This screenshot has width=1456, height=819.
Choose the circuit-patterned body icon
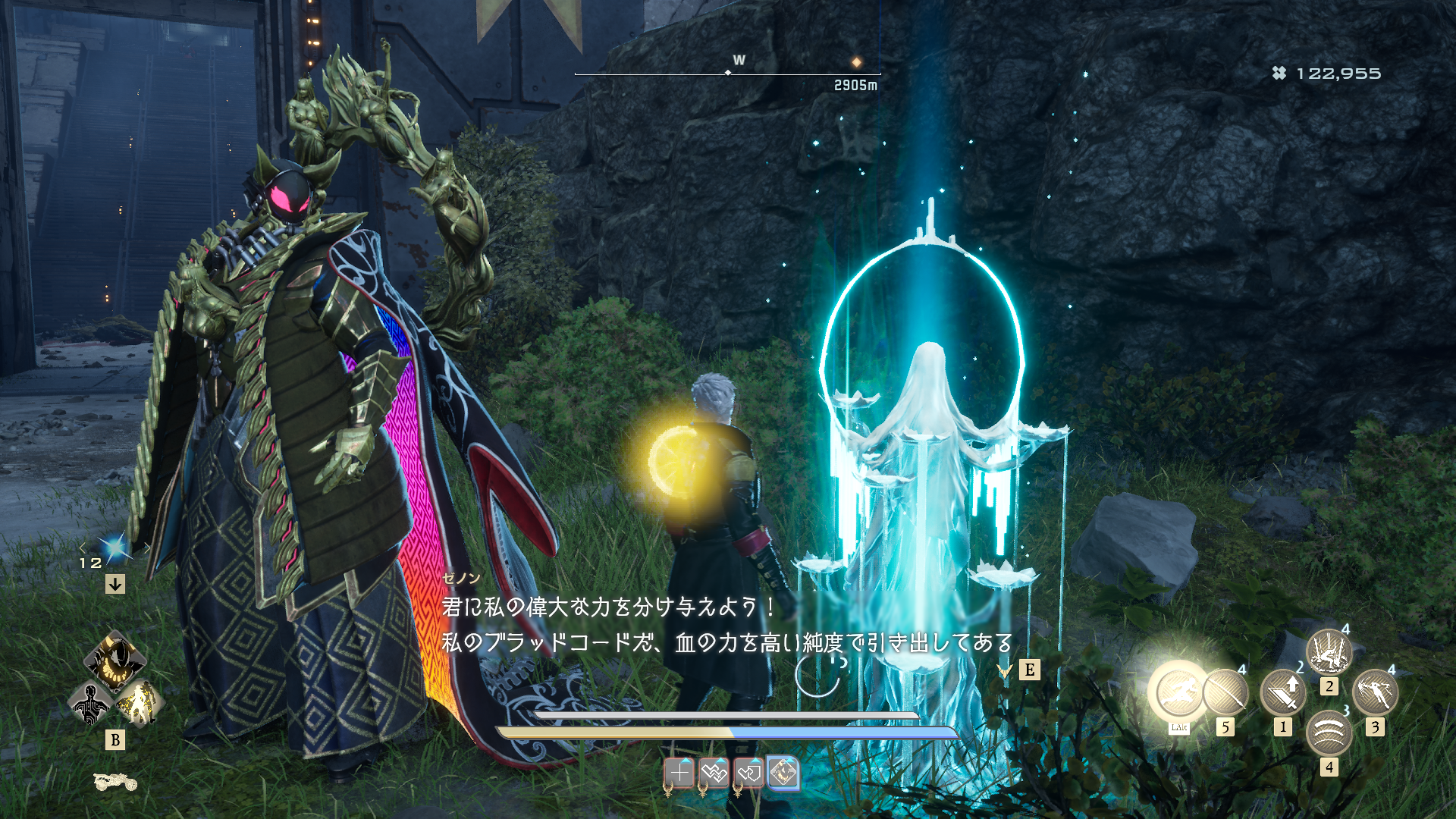pyautogui.click(x=90, y=703)
